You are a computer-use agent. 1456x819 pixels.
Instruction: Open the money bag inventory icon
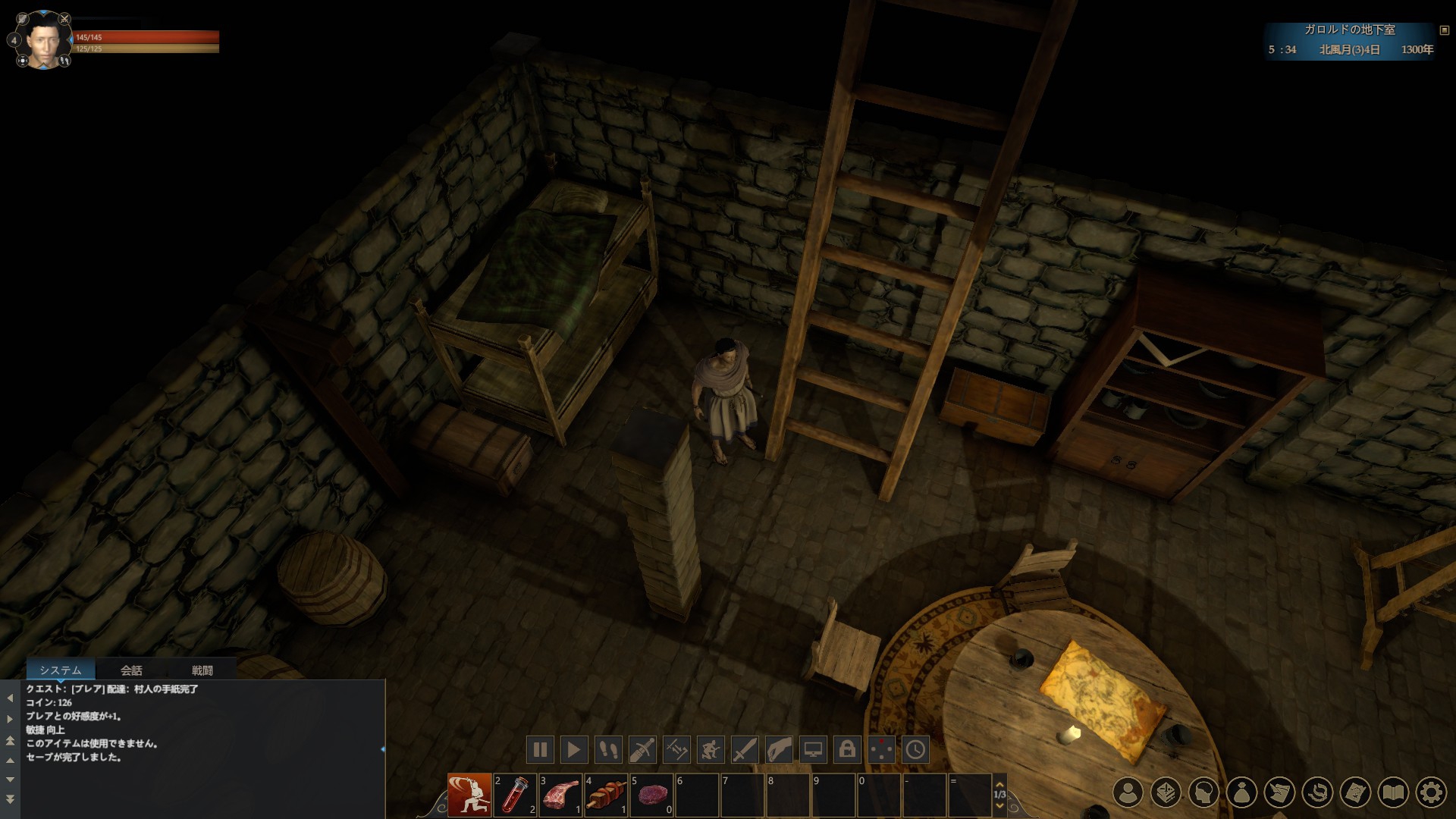[x=1242, y=792]
